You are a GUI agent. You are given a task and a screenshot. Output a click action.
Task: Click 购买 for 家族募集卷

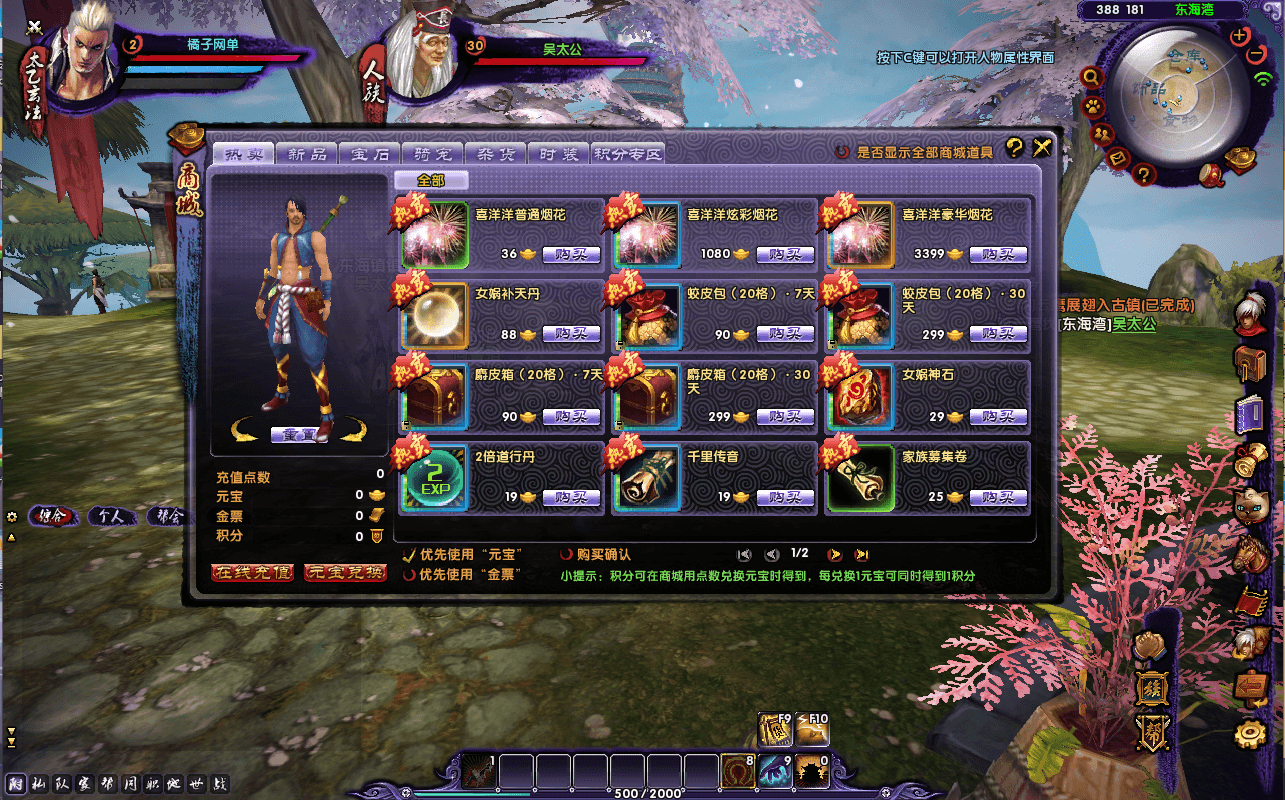(x=1000, y=497)
